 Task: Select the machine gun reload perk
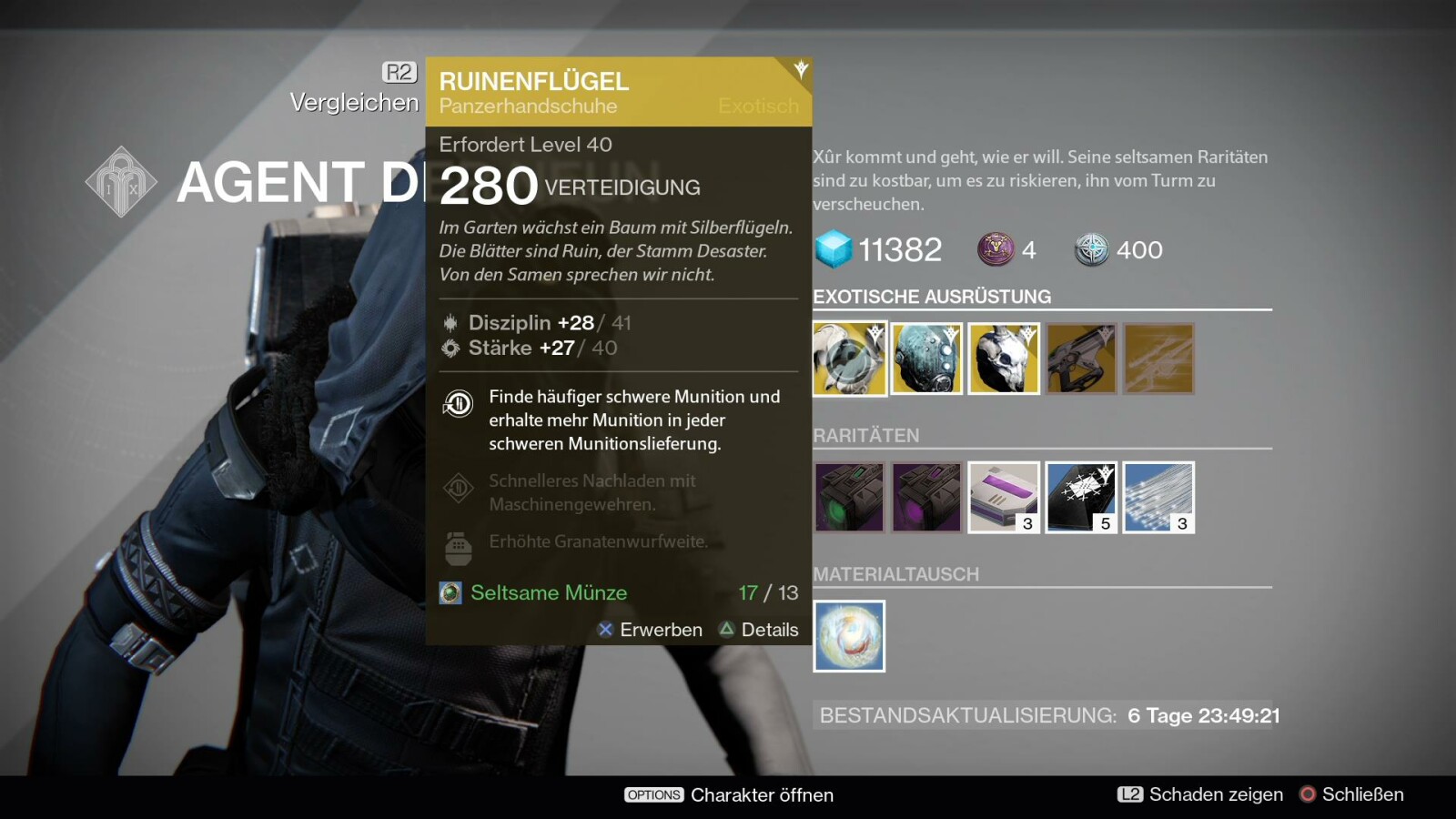459,489
